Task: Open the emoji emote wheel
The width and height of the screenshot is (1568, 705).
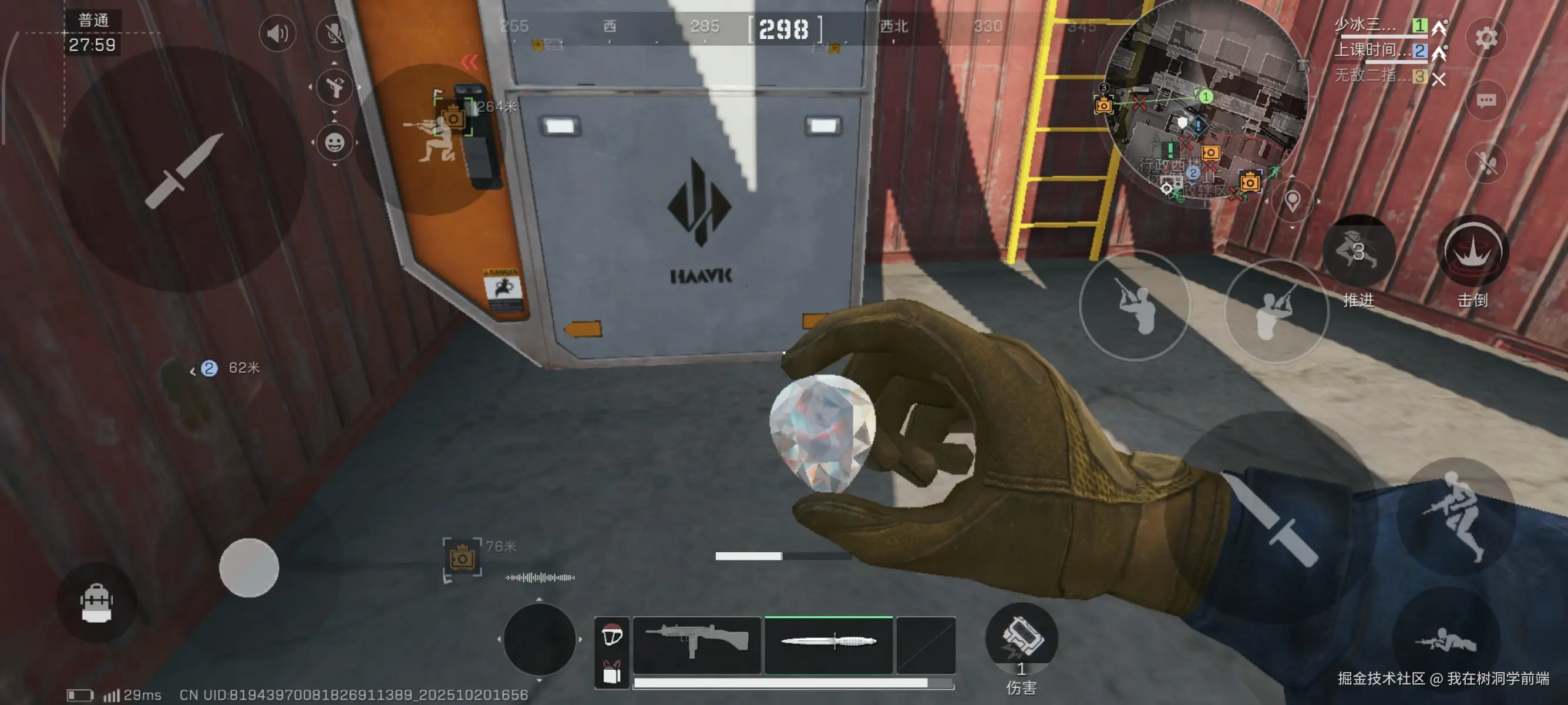Action: [334, 143]
